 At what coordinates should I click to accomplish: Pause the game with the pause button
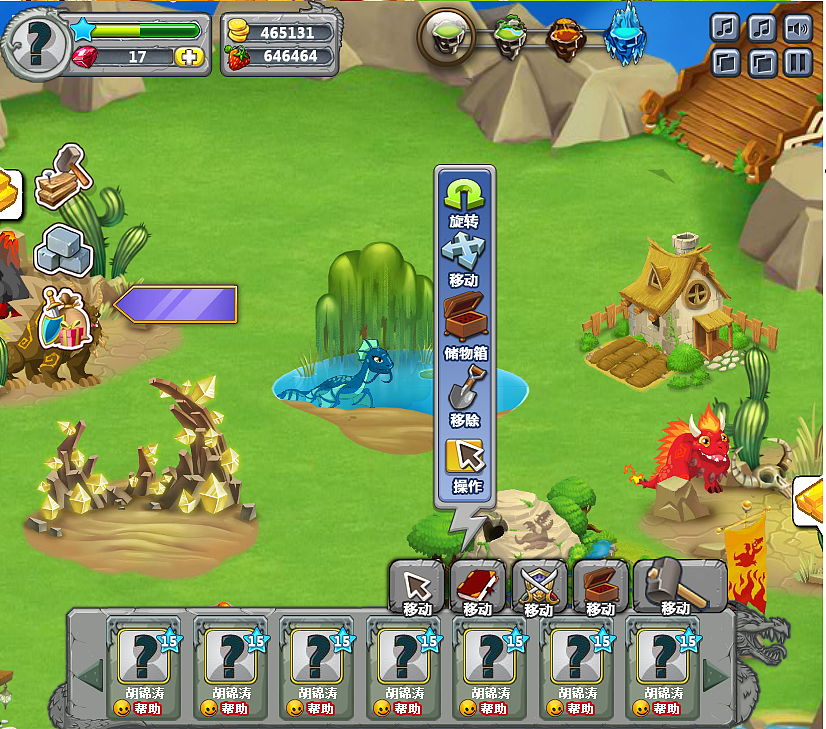(797, 64)
